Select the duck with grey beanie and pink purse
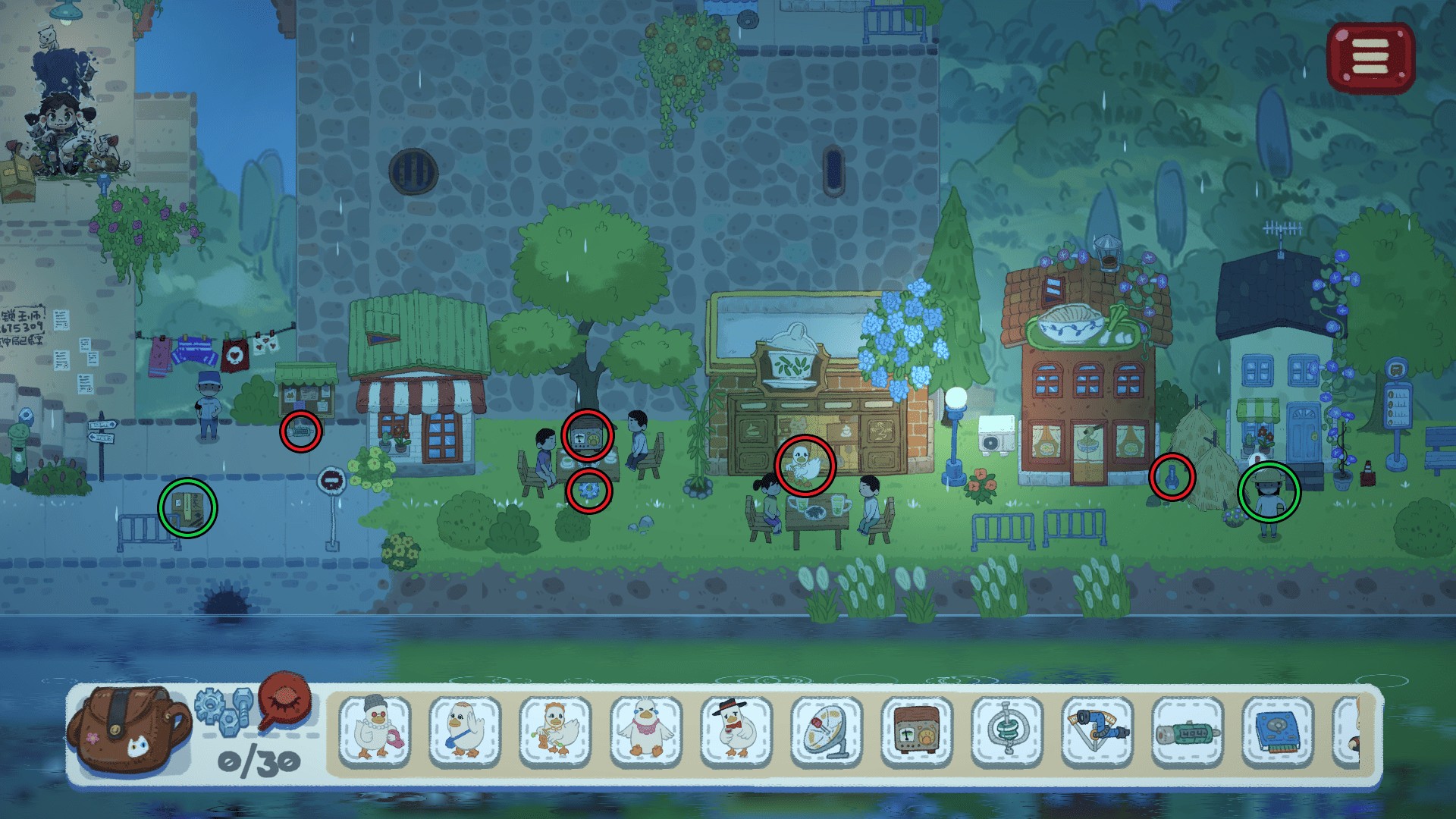 pos(375,731)
